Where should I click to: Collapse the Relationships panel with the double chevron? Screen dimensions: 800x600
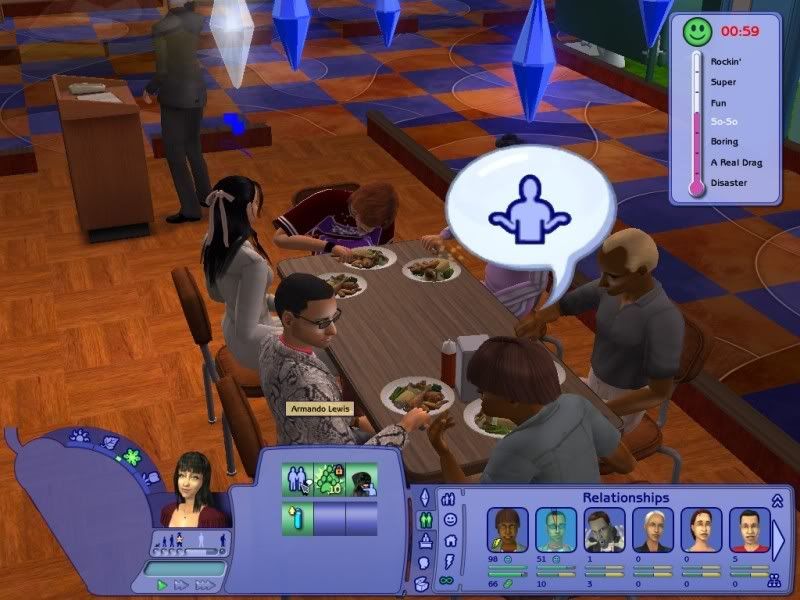(x=777, y=498)
